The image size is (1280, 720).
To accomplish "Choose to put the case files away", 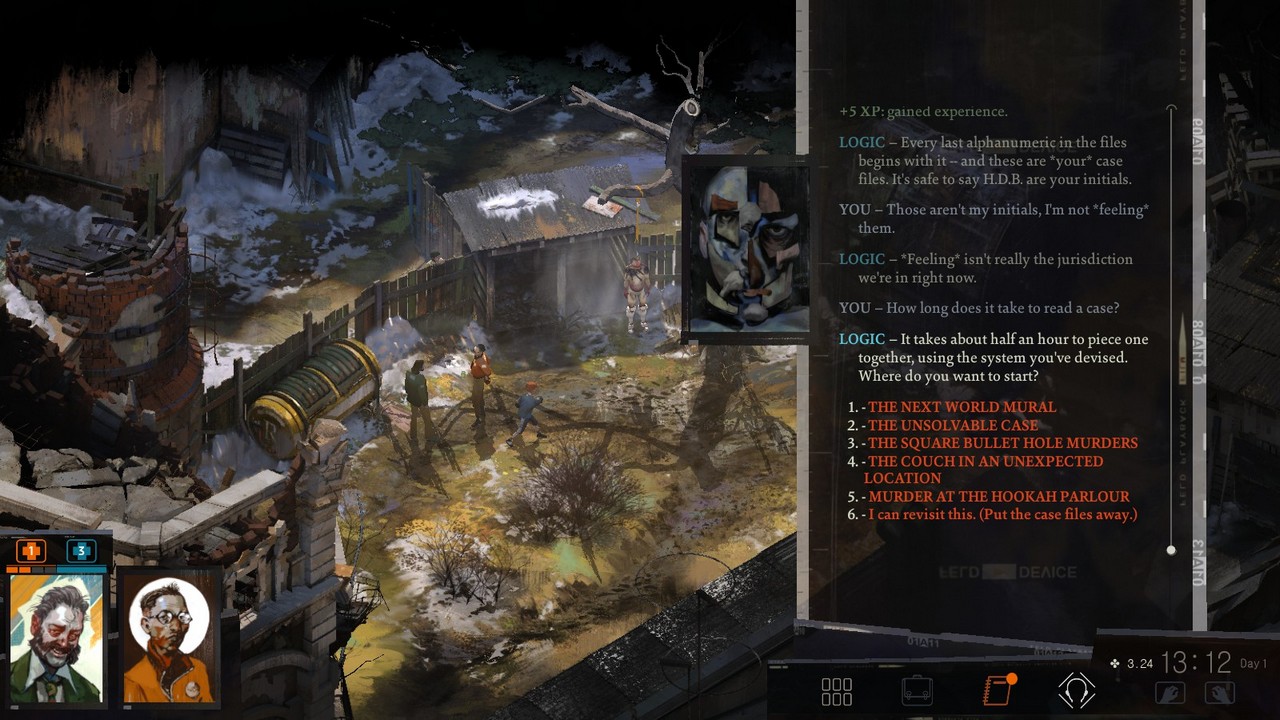I will [999, 514].
